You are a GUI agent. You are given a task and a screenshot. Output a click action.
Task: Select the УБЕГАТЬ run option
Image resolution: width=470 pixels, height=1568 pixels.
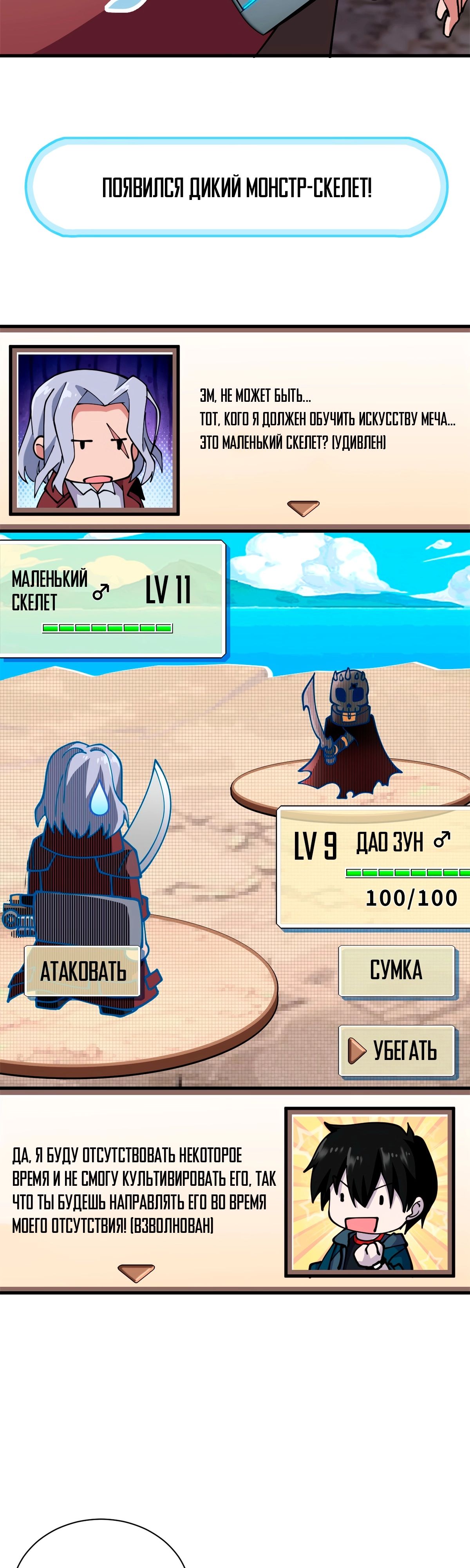pos(396,1051)
